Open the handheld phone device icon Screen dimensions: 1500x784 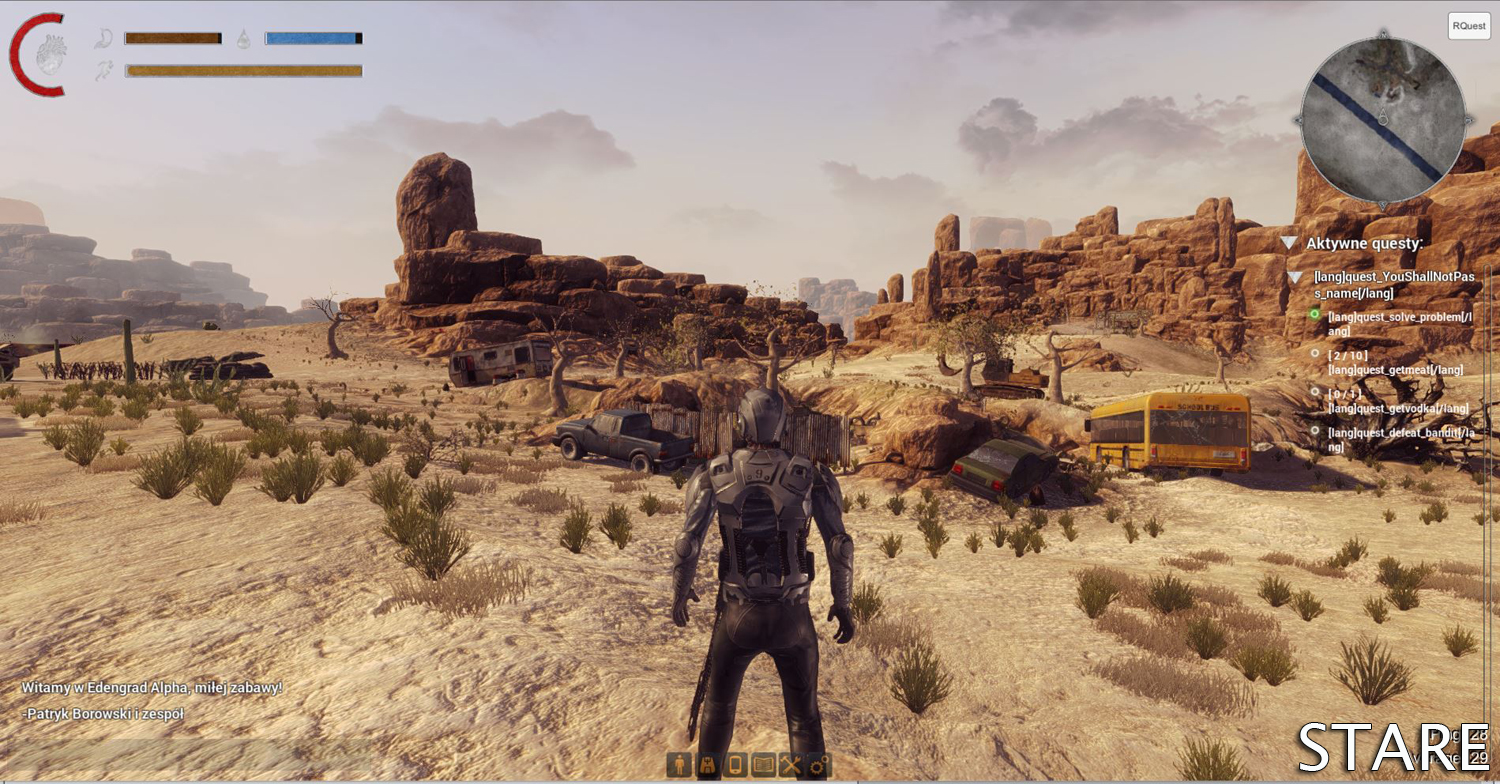pyautogui.click(x=736, y=765)
